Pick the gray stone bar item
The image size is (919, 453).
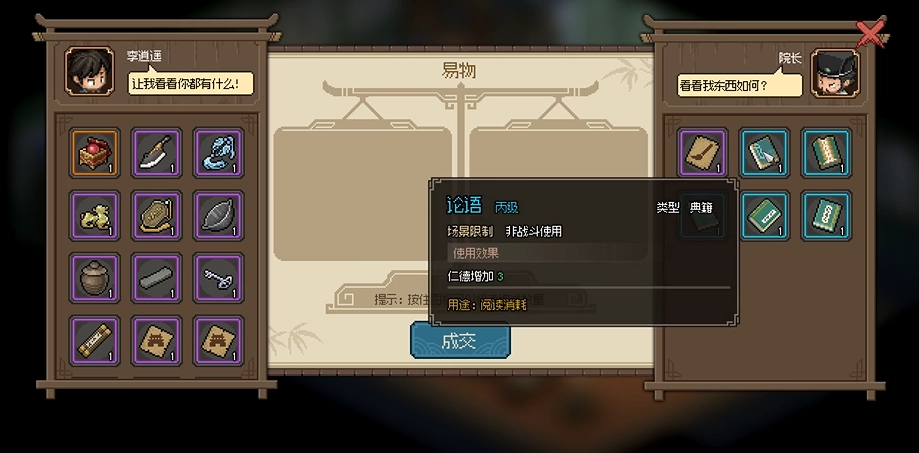click(x=157, y=277)
